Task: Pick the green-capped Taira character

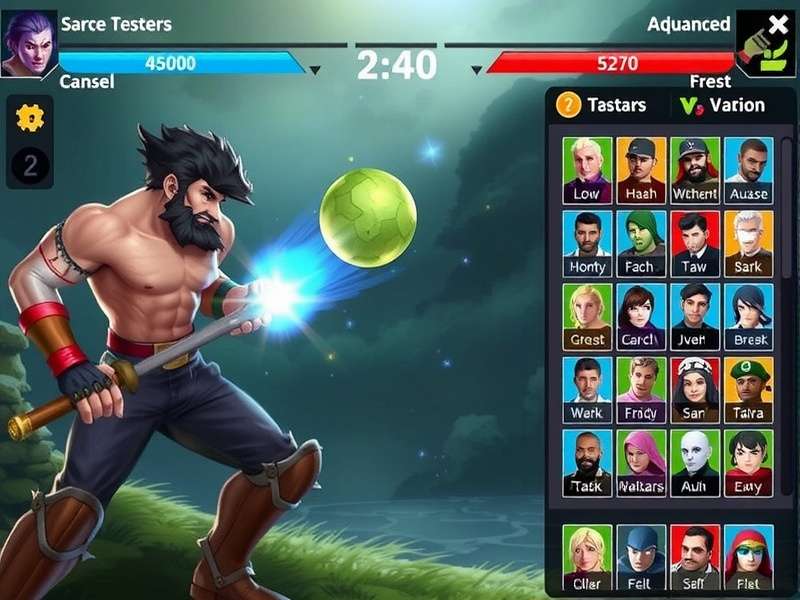Action: (x=748, y=389)
